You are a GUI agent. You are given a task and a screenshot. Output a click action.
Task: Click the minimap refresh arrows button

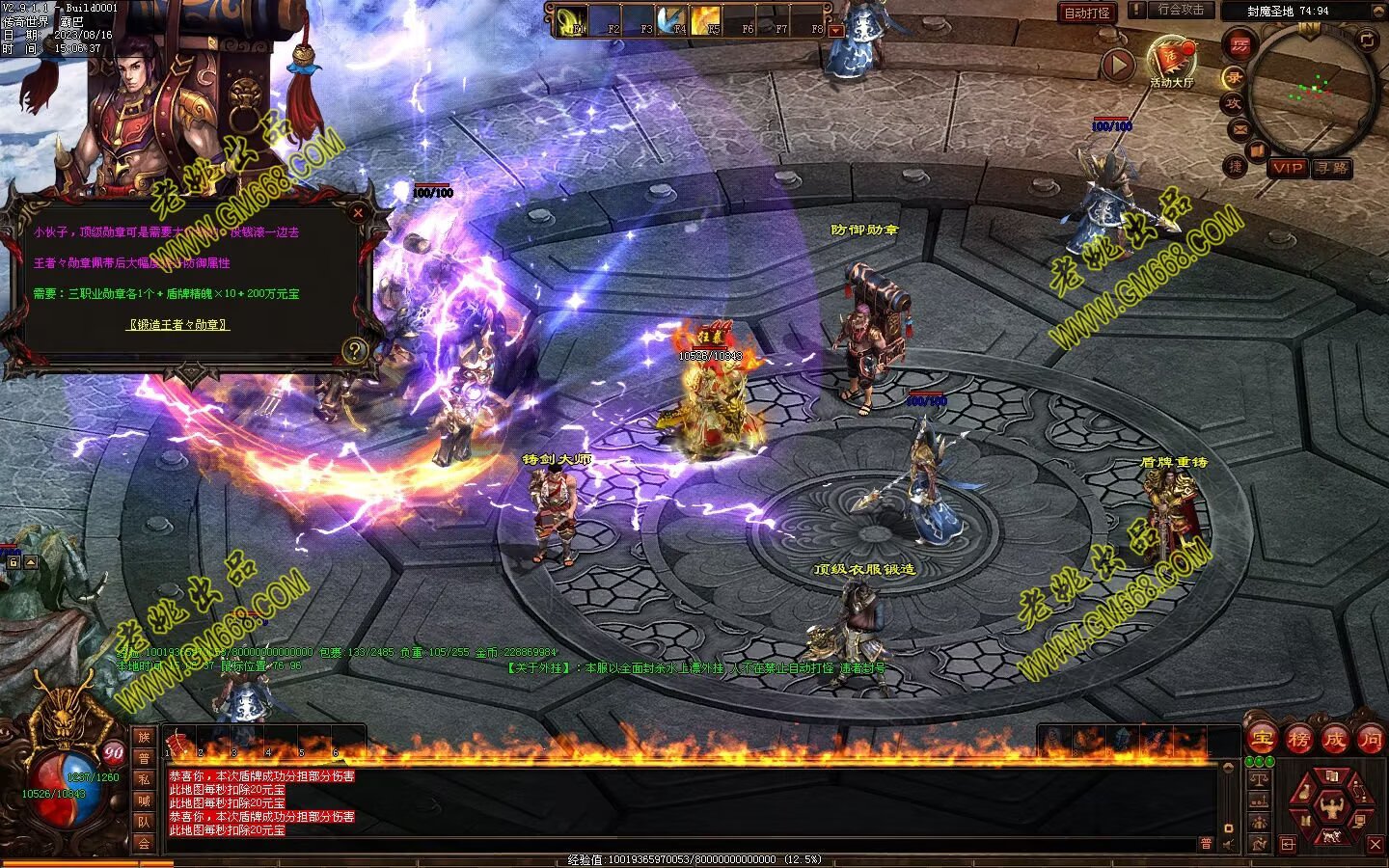(1367, 40)
